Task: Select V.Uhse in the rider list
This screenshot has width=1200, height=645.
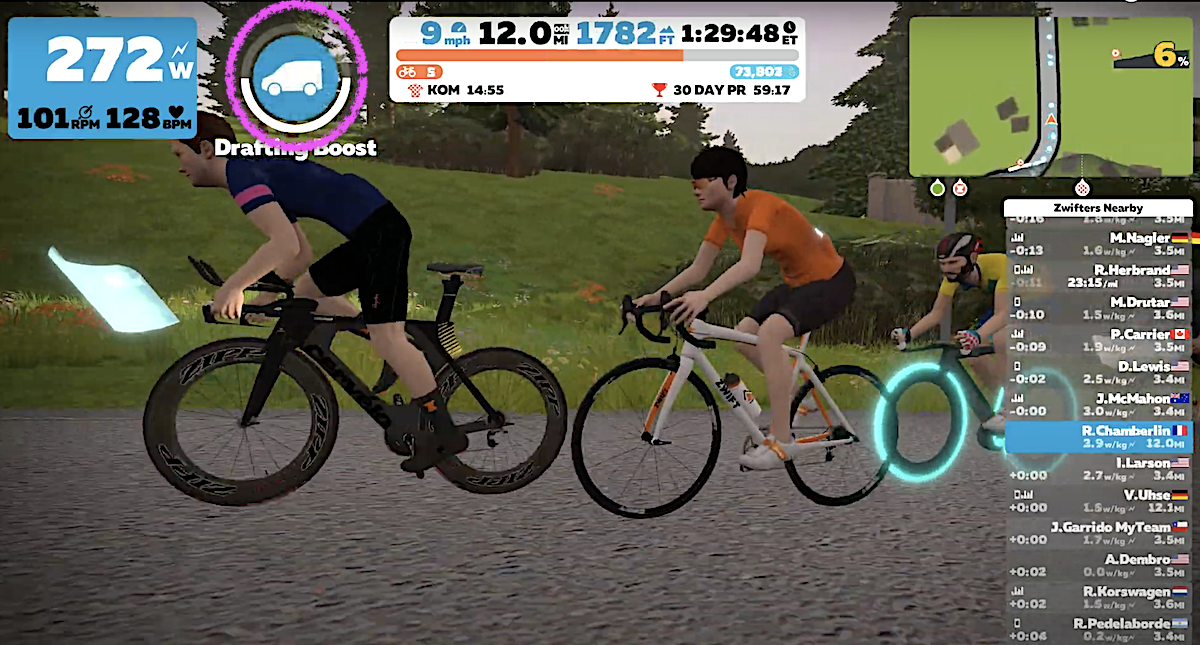Action: (1099, 501)
